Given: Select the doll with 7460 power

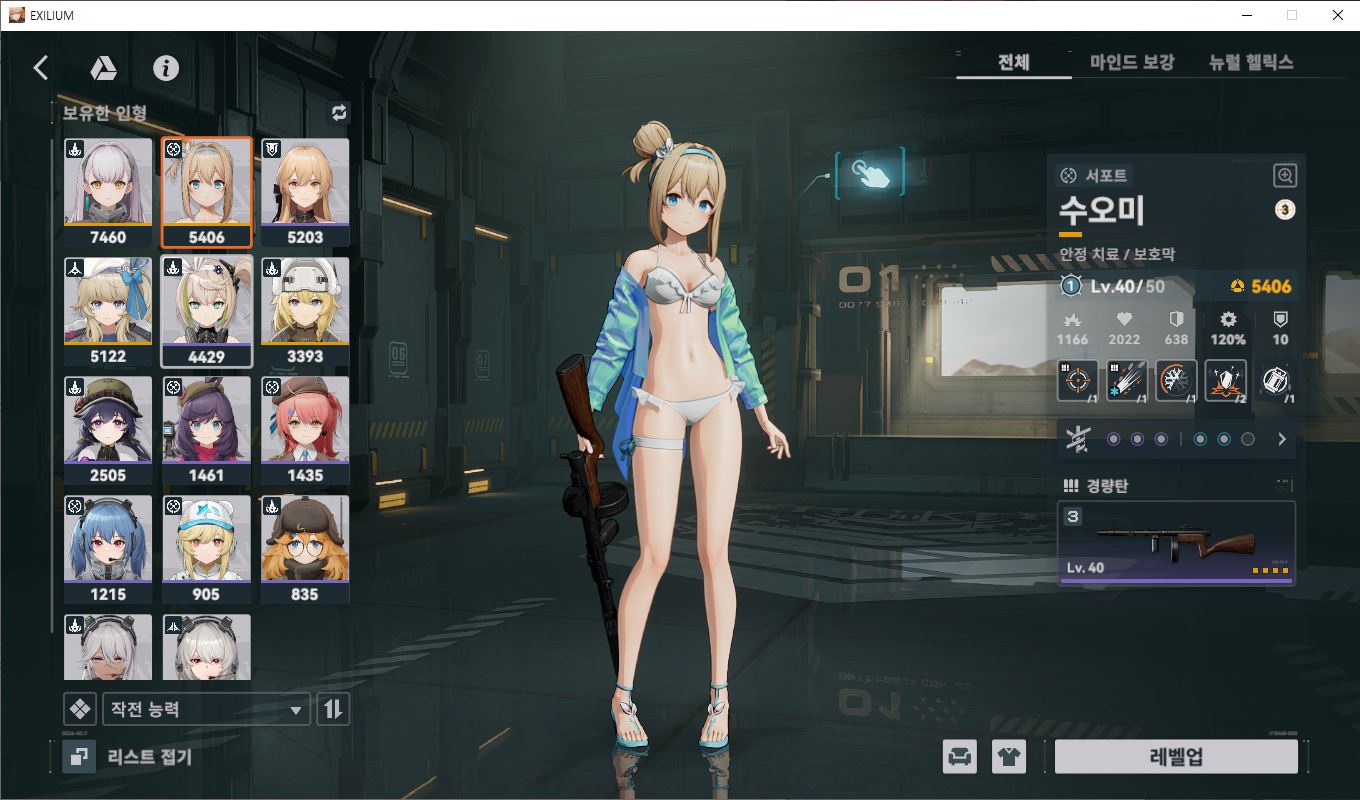Looking at the screenshot, I should 108,192.
